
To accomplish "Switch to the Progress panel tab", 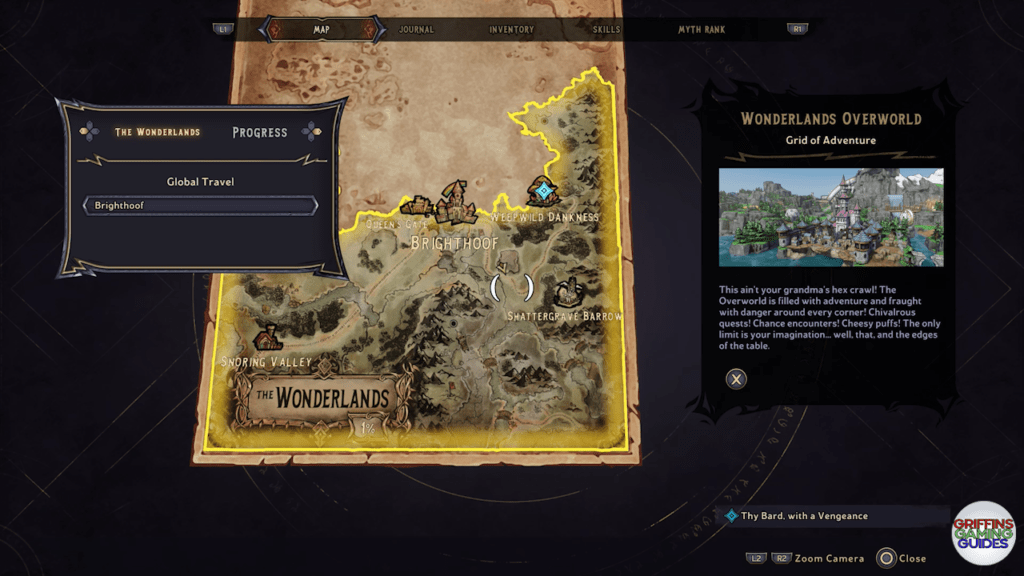I will (x=259, y=132).
